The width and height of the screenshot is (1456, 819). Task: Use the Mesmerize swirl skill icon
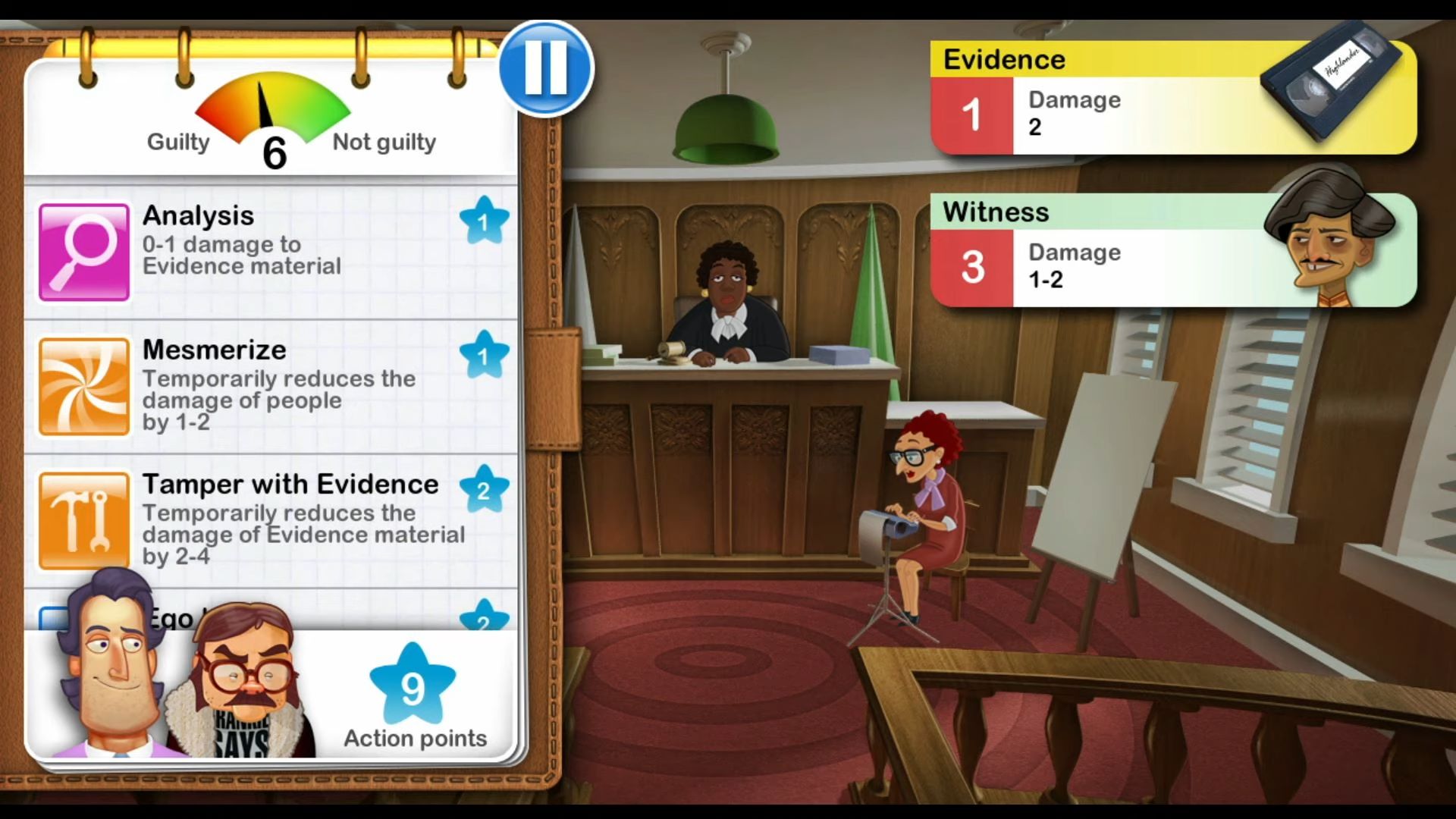coord(83,386)
